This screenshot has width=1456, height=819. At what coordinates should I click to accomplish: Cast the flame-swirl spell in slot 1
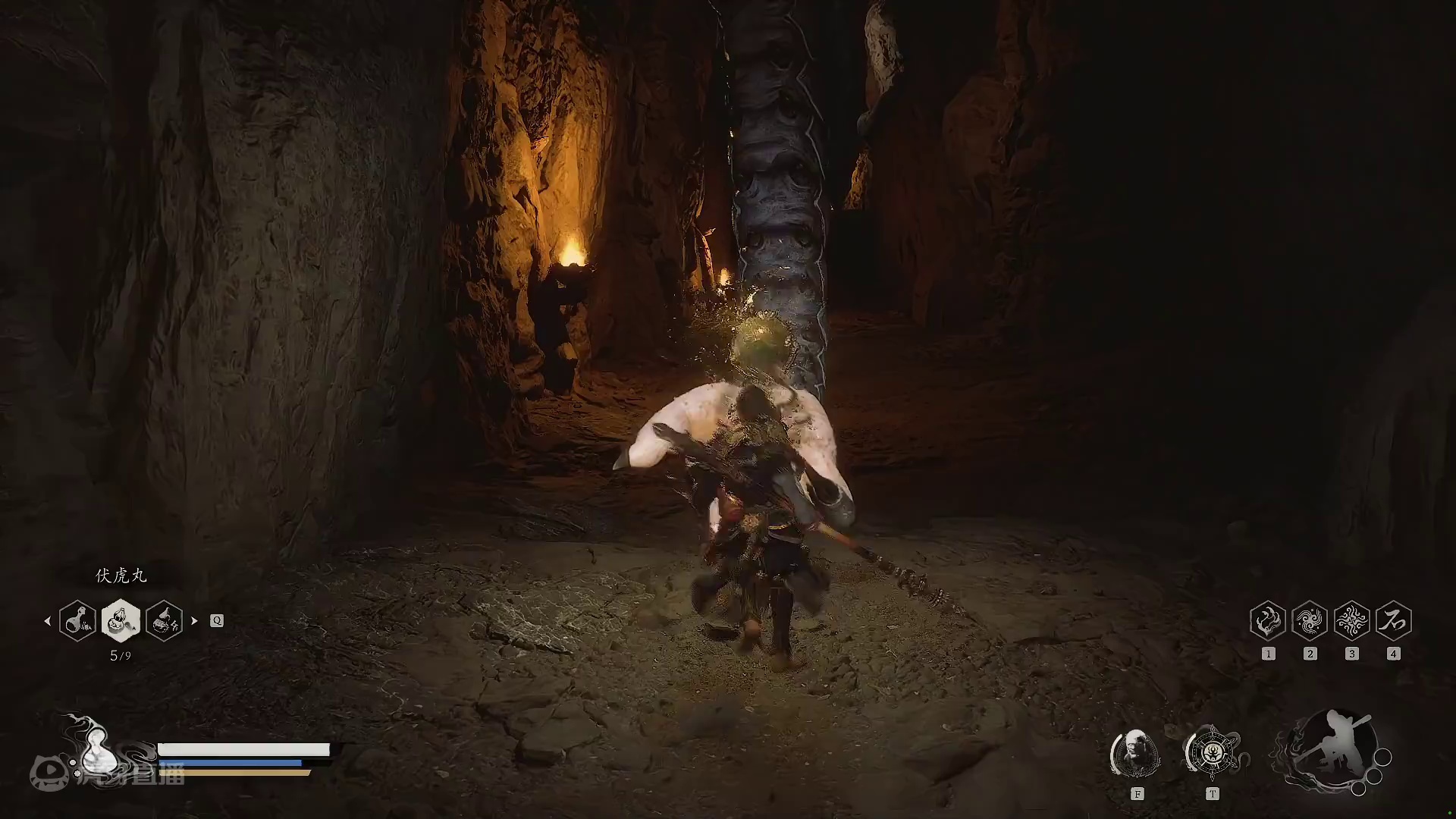(1268, 621)
